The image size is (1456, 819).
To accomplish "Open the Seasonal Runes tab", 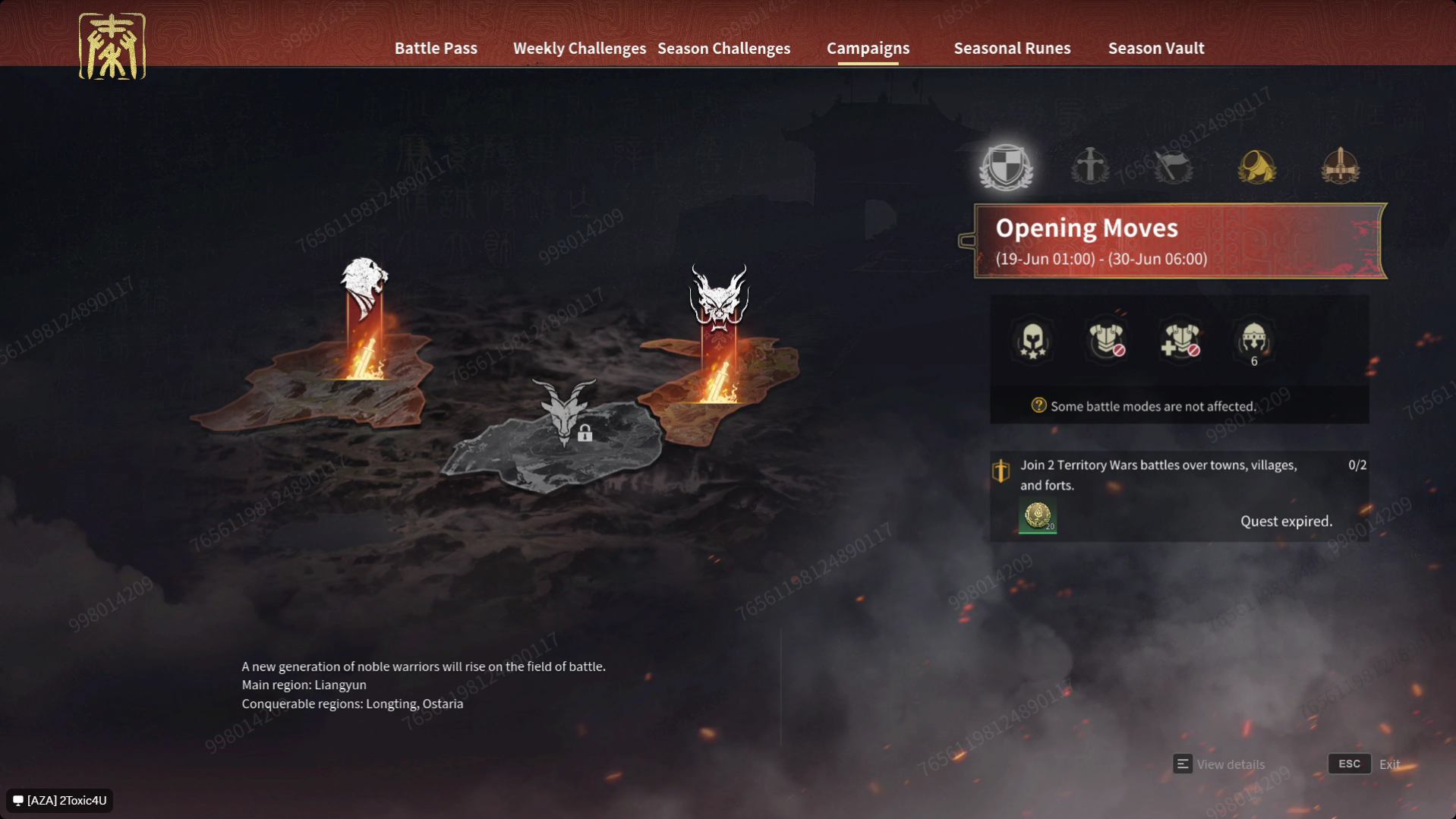I will pyautogui.click(x=1012, y=48).
